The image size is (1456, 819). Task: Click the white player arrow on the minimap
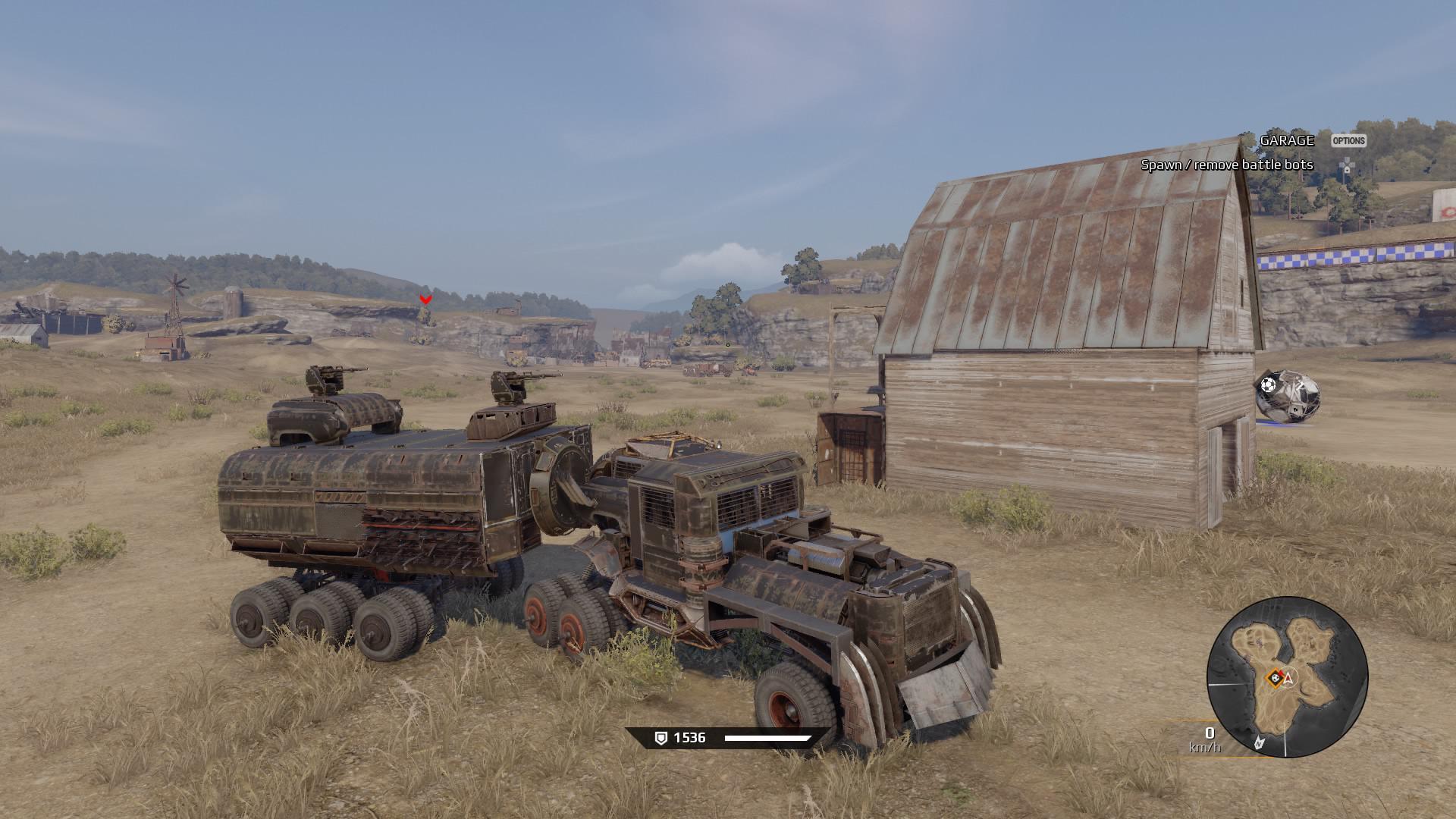coord(1289,679)
